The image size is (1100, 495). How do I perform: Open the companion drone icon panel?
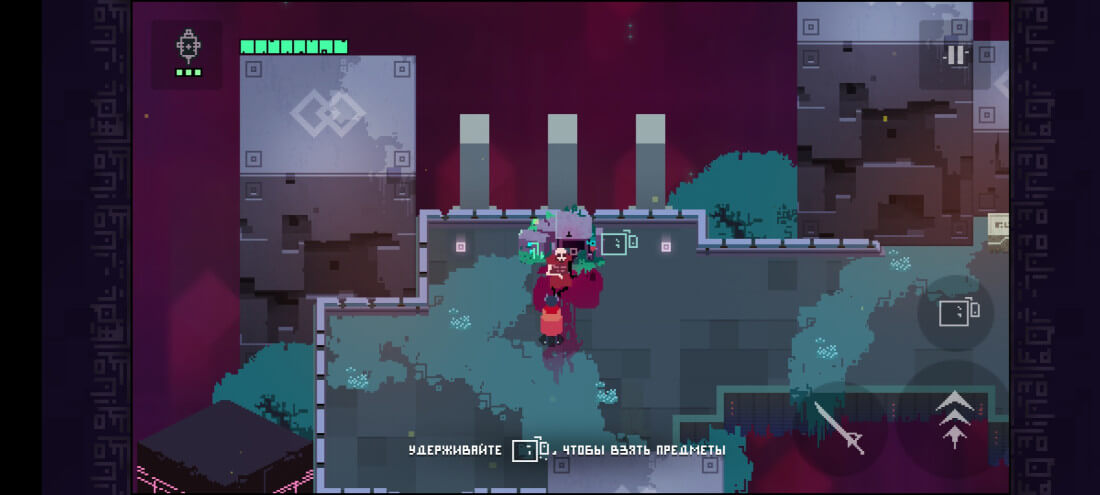[188, 53]
